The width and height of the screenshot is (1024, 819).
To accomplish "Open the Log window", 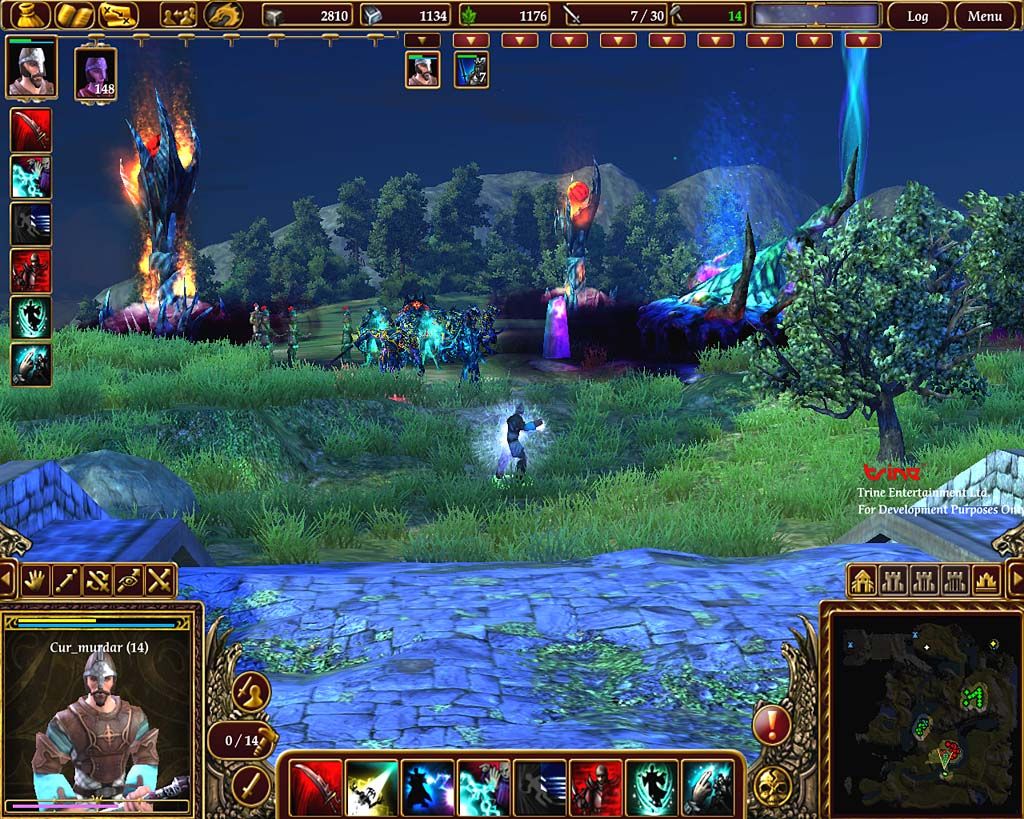I will pyautogui.click(x=917, y=16).
